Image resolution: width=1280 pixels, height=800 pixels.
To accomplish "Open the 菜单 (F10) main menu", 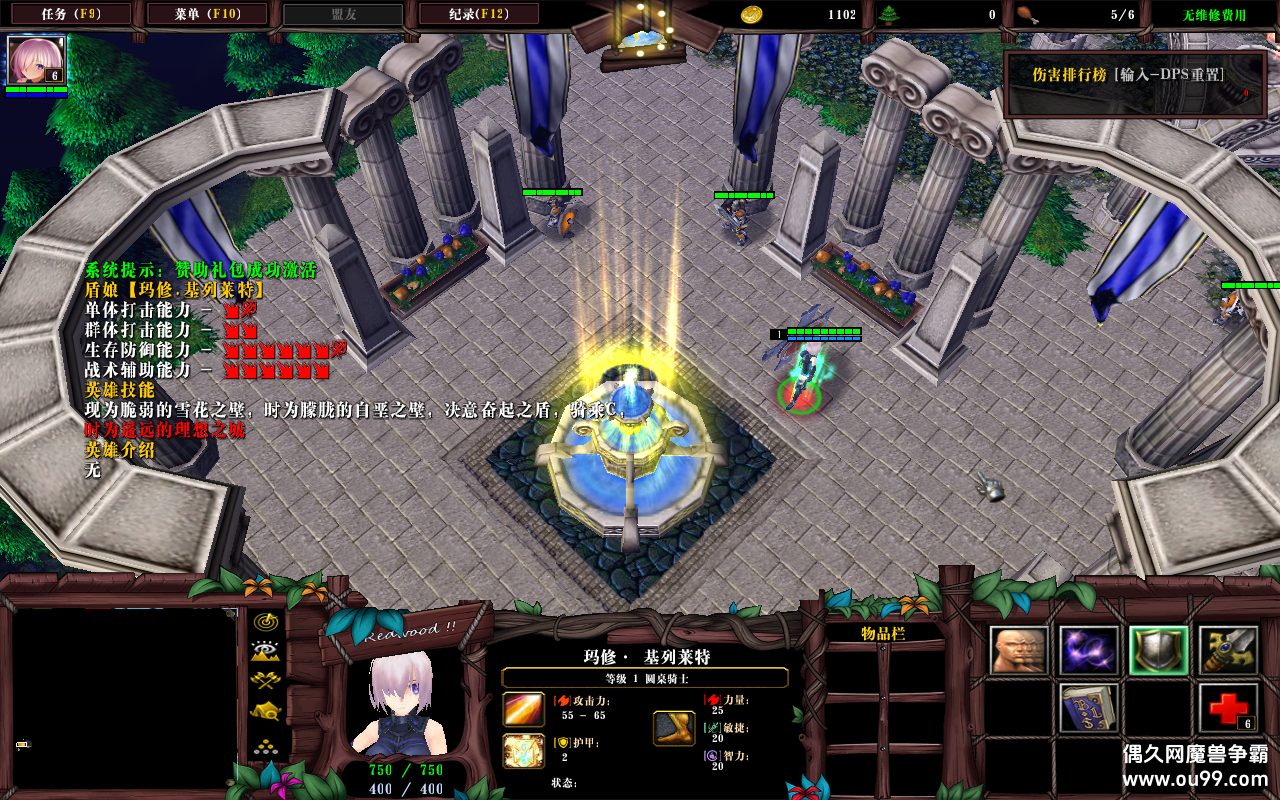I will (207, 14).
